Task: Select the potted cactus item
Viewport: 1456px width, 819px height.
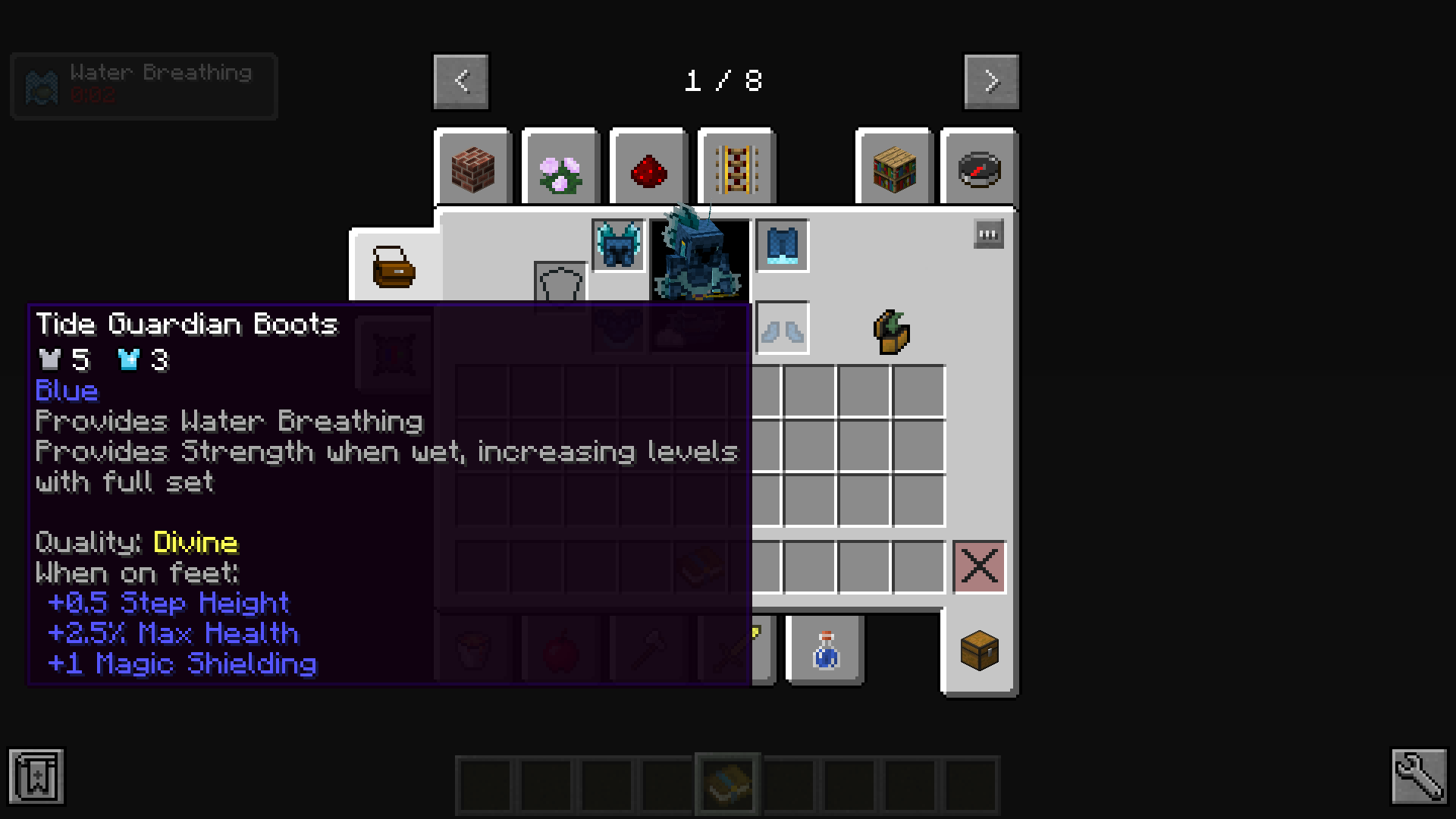Action: pyautogui.click(x=892, y=331)
